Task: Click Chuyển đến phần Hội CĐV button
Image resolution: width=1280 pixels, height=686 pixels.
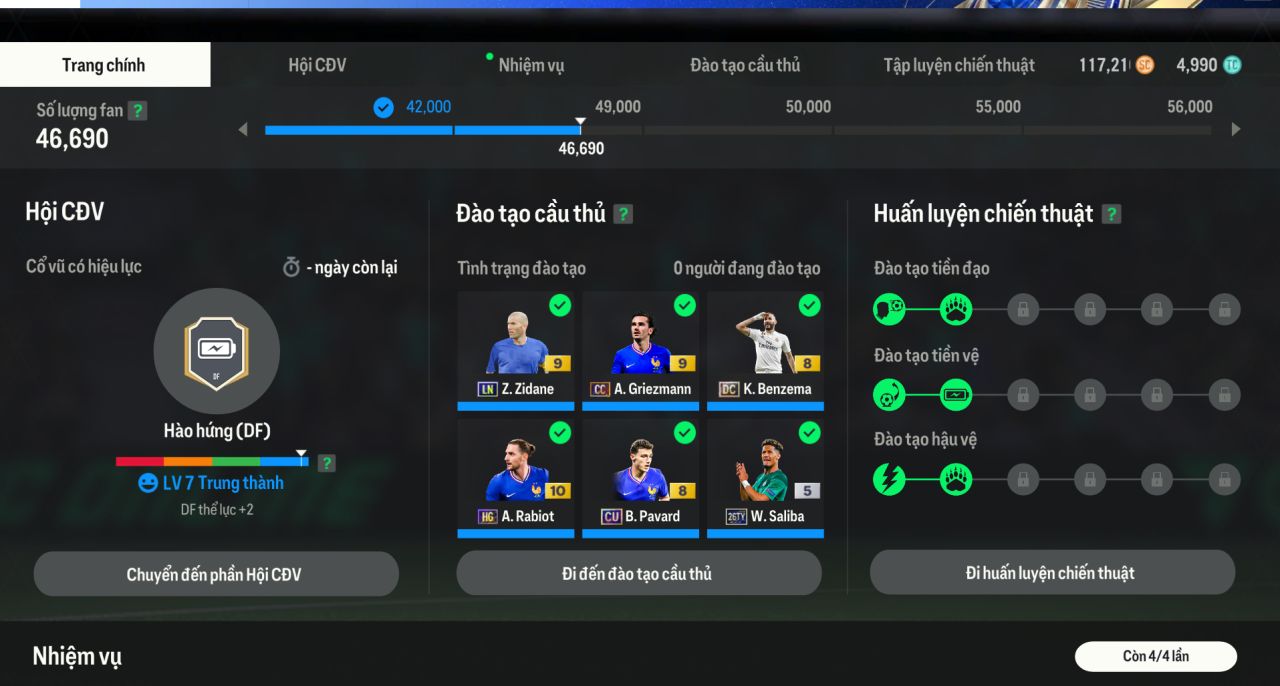Action: click(x=215, y=574)
